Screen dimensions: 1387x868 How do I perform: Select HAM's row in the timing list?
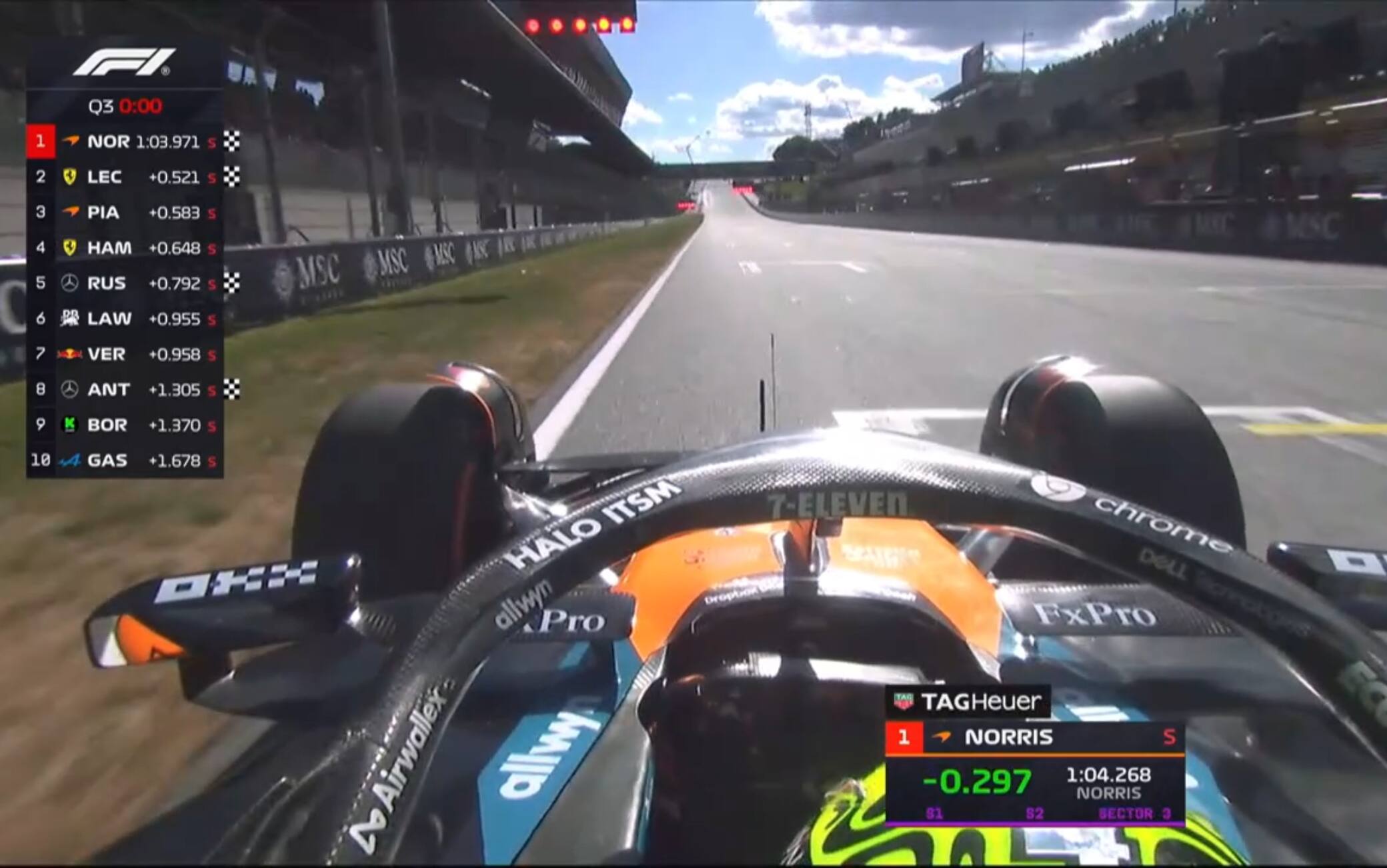coord(125,248)
